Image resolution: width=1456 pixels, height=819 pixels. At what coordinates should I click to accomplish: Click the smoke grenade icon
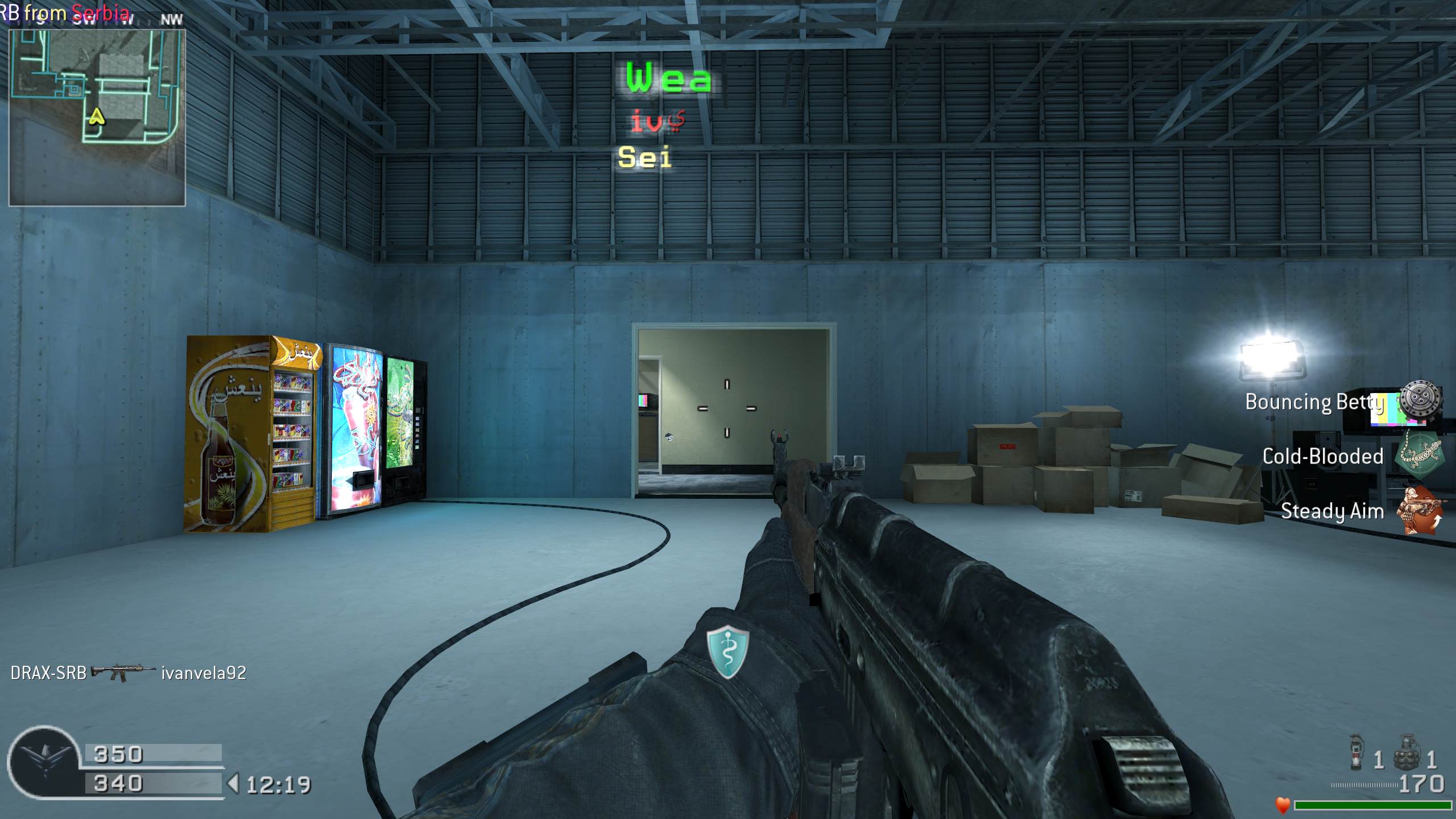click(1356, 752)
